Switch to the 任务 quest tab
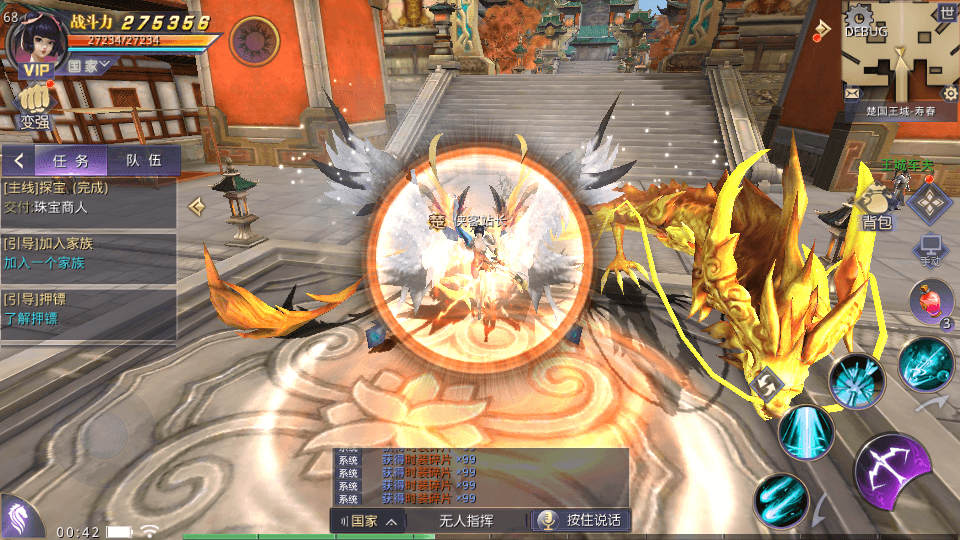The width and height of the screenshot is (960, 540). click(x=71, y=161)
